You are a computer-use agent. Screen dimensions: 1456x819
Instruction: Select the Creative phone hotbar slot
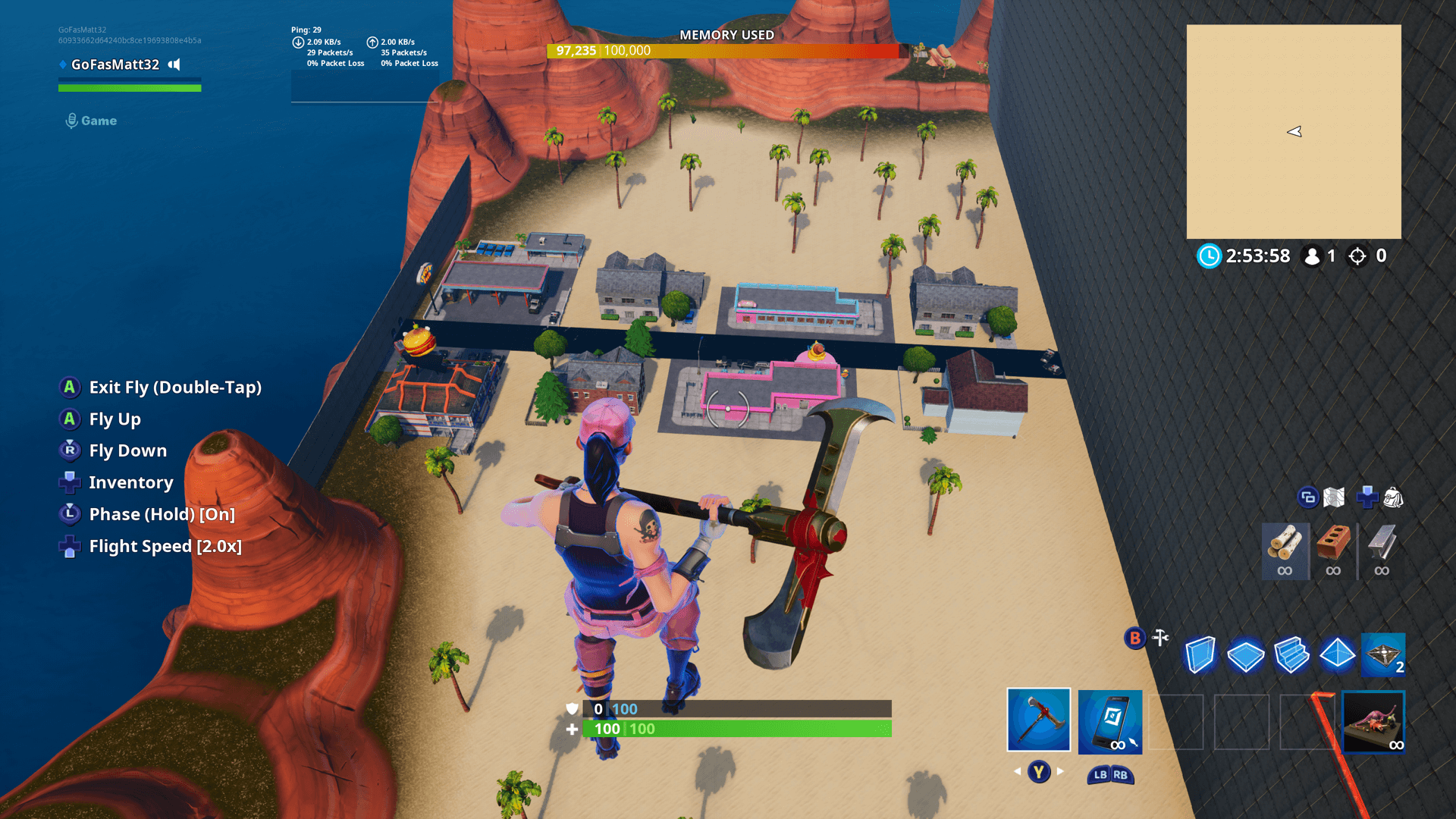[1109, 719]
